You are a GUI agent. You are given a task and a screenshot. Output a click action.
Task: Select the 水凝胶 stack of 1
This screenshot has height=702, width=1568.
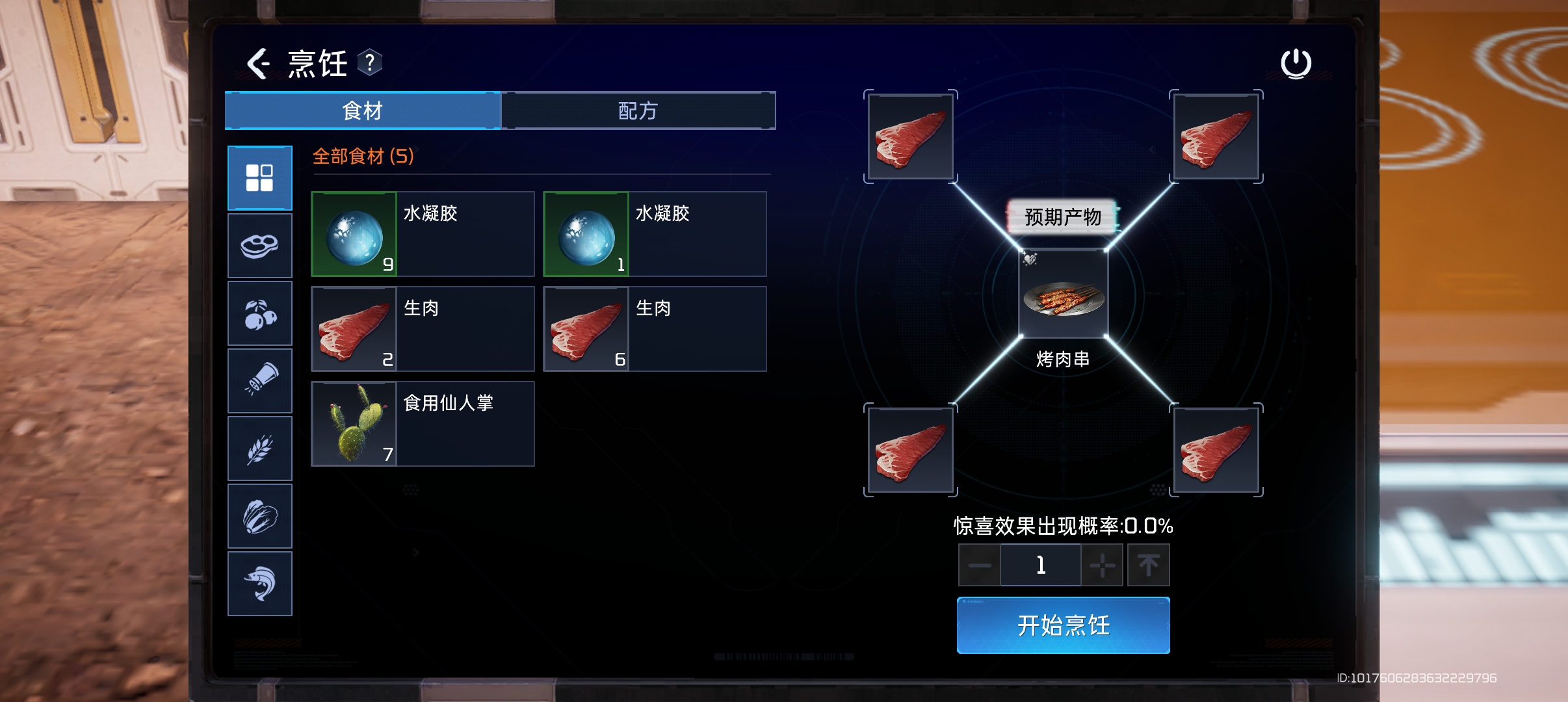click(655, 234)
